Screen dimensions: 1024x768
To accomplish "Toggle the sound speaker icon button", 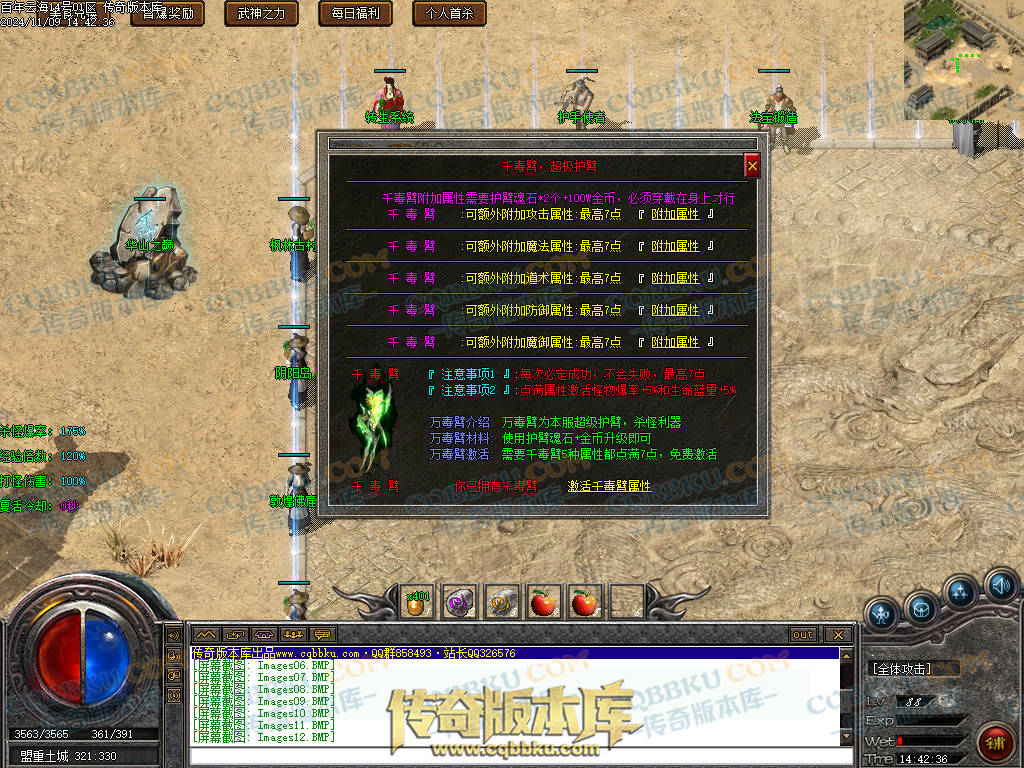I will [x=1000, y=585].
